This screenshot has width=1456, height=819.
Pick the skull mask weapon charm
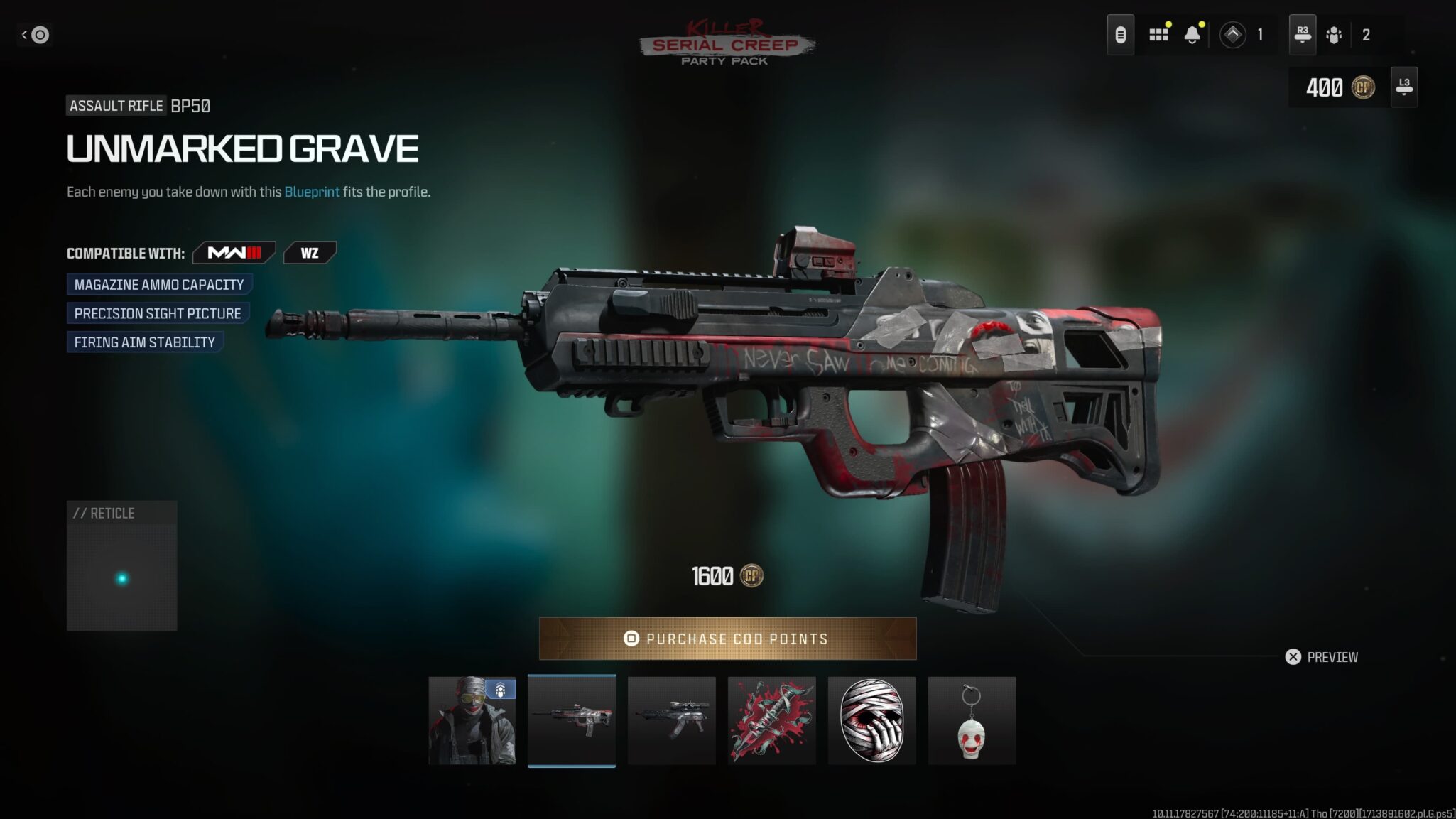click(972, 720)
